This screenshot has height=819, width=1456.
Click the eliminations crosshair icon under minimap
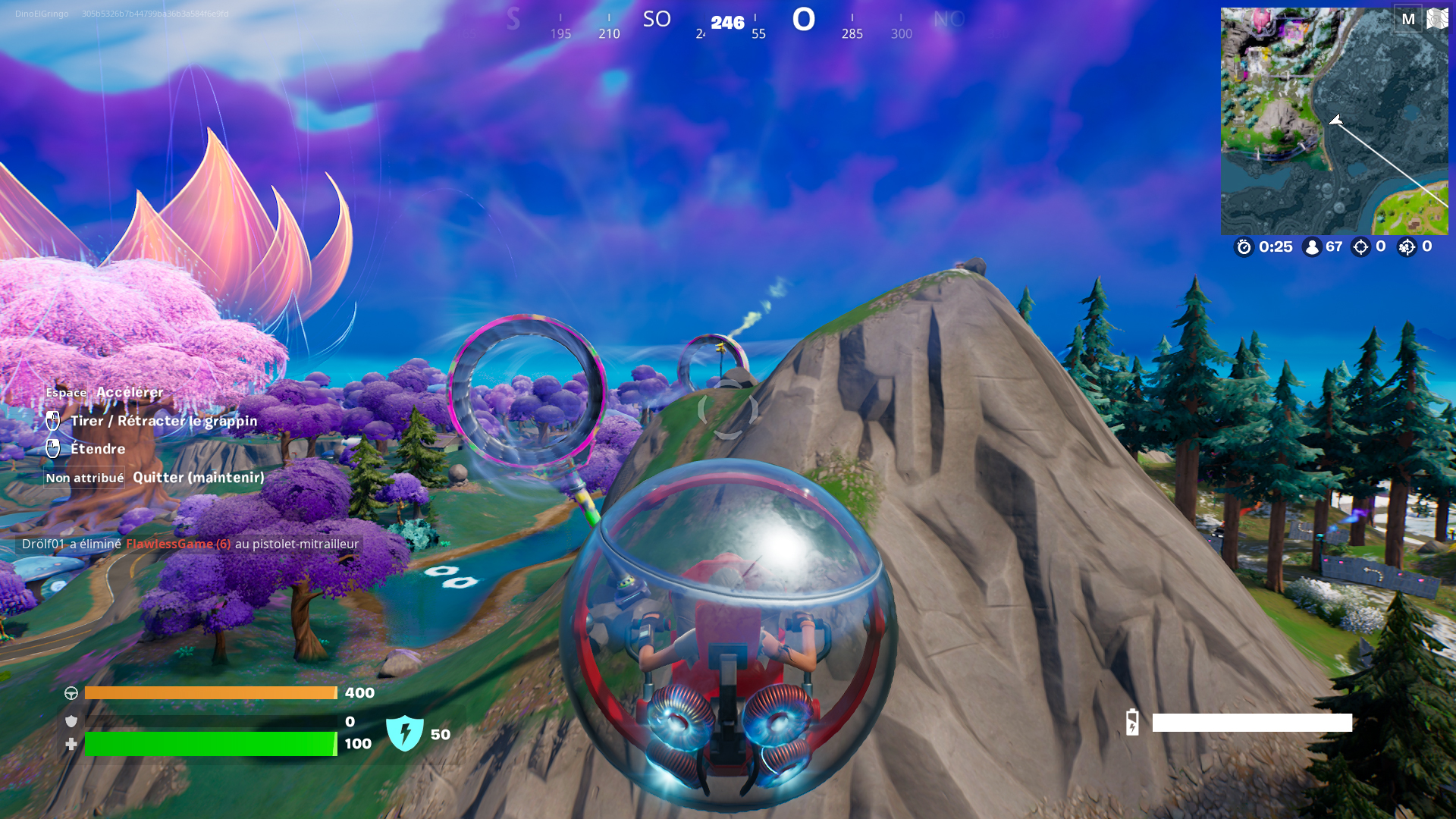pyautogui.click(x=1361, y=247)
